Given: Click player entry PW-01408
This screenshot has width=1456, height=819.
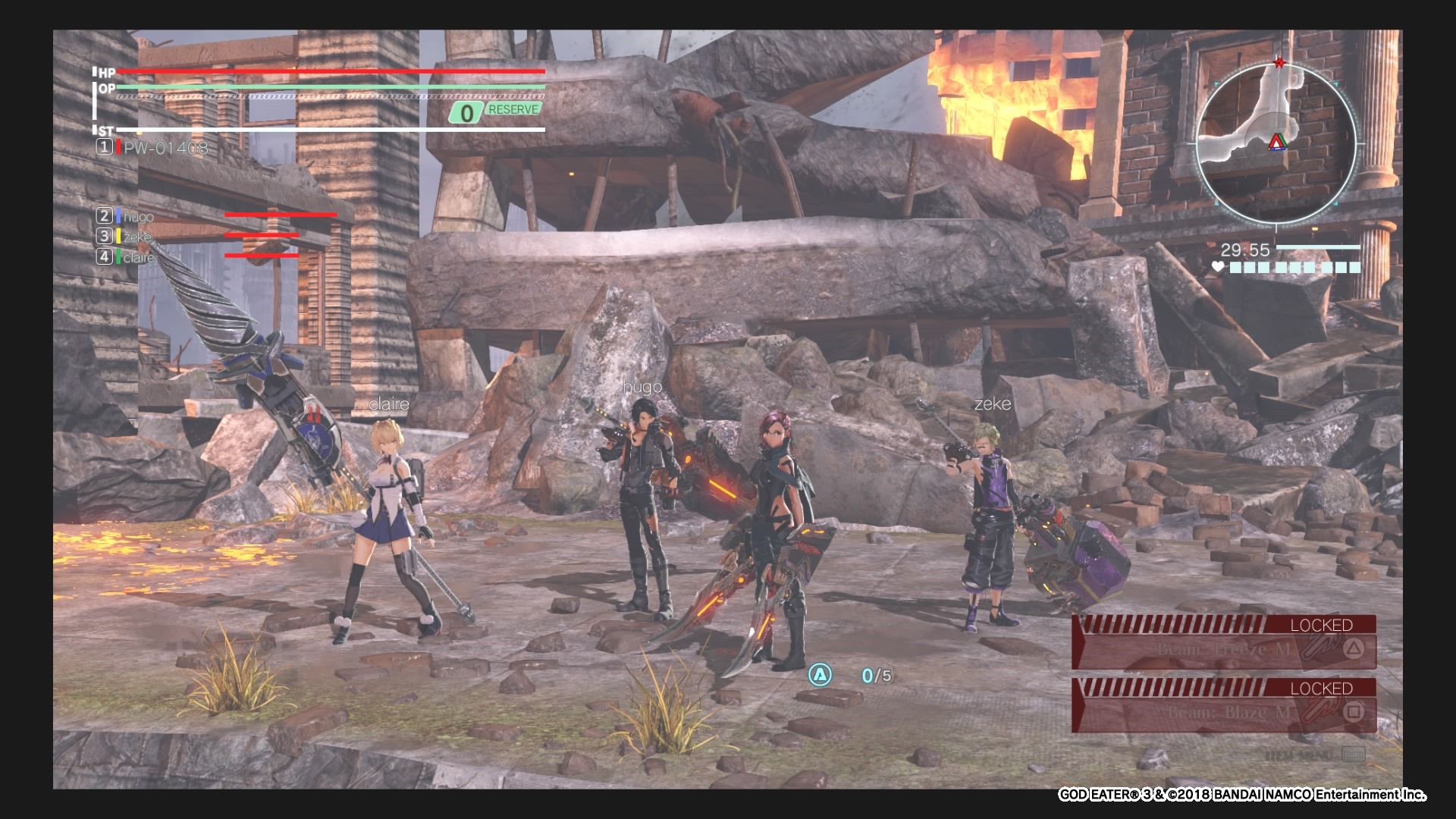Looking at the screenshot, I should click(x=165, y=148).
